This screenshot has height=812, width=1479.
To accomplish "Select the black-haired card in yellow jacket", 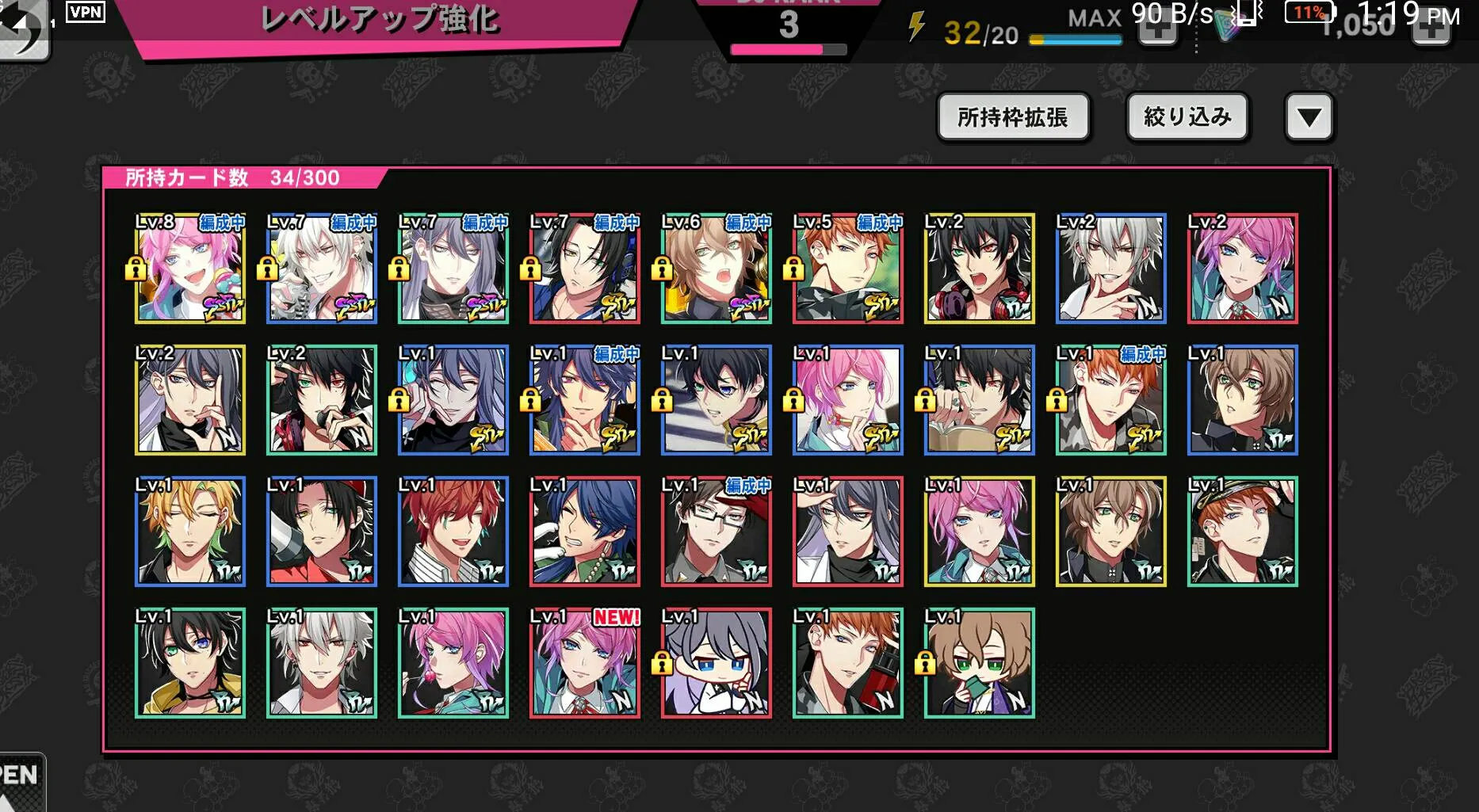I will [x=190, y=663].
